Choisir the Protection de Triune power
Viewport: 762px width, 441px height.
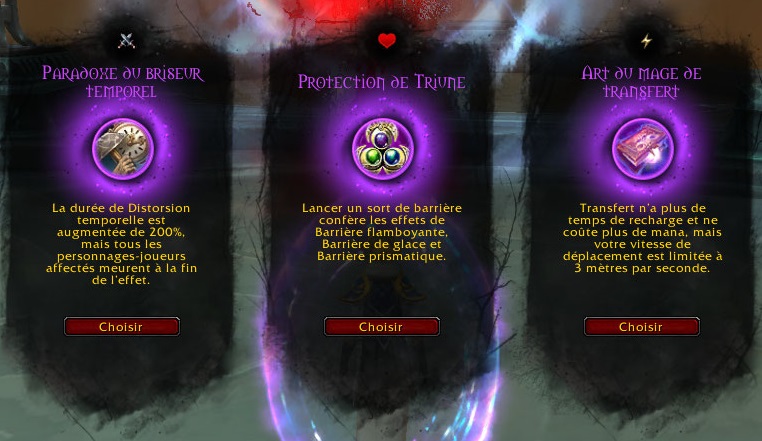point(381,327)
